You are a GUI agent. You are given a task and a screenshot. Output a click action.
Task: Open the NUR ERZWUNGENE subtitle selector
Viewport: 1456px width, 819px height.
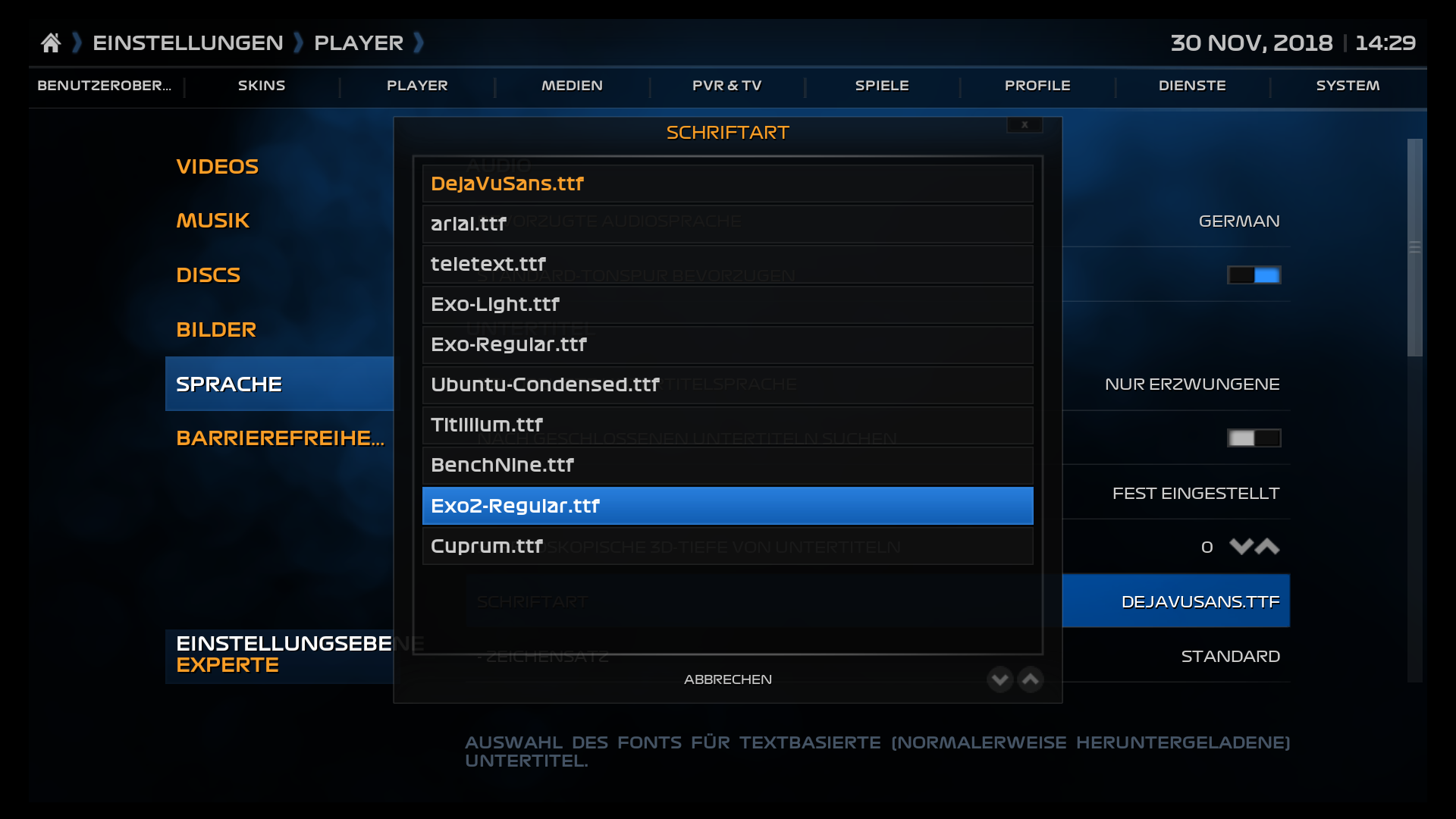coord(1191,384)
